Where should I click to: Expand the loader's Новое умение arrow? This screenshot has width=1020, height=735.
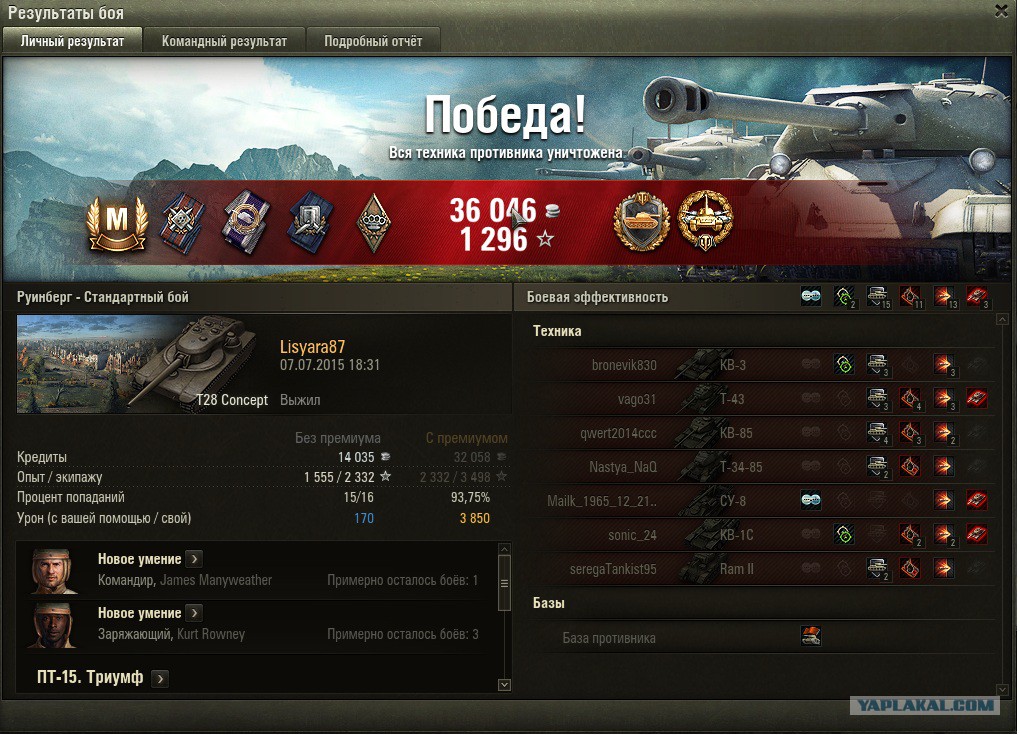[x=195, y=613]
